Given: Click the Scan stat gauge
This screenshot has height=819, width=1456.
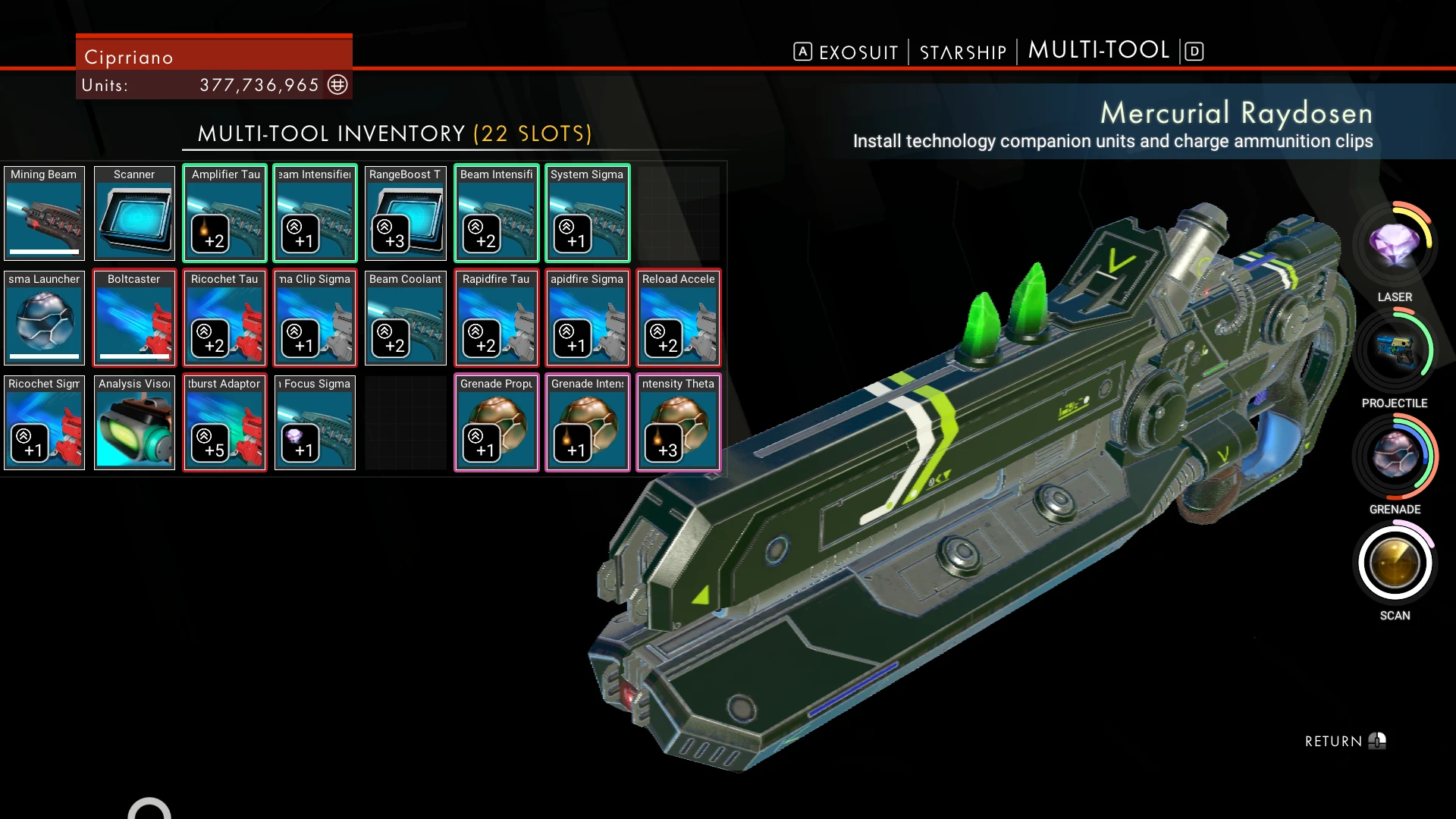Looking at the screenshot, I should click(1394, 563).
